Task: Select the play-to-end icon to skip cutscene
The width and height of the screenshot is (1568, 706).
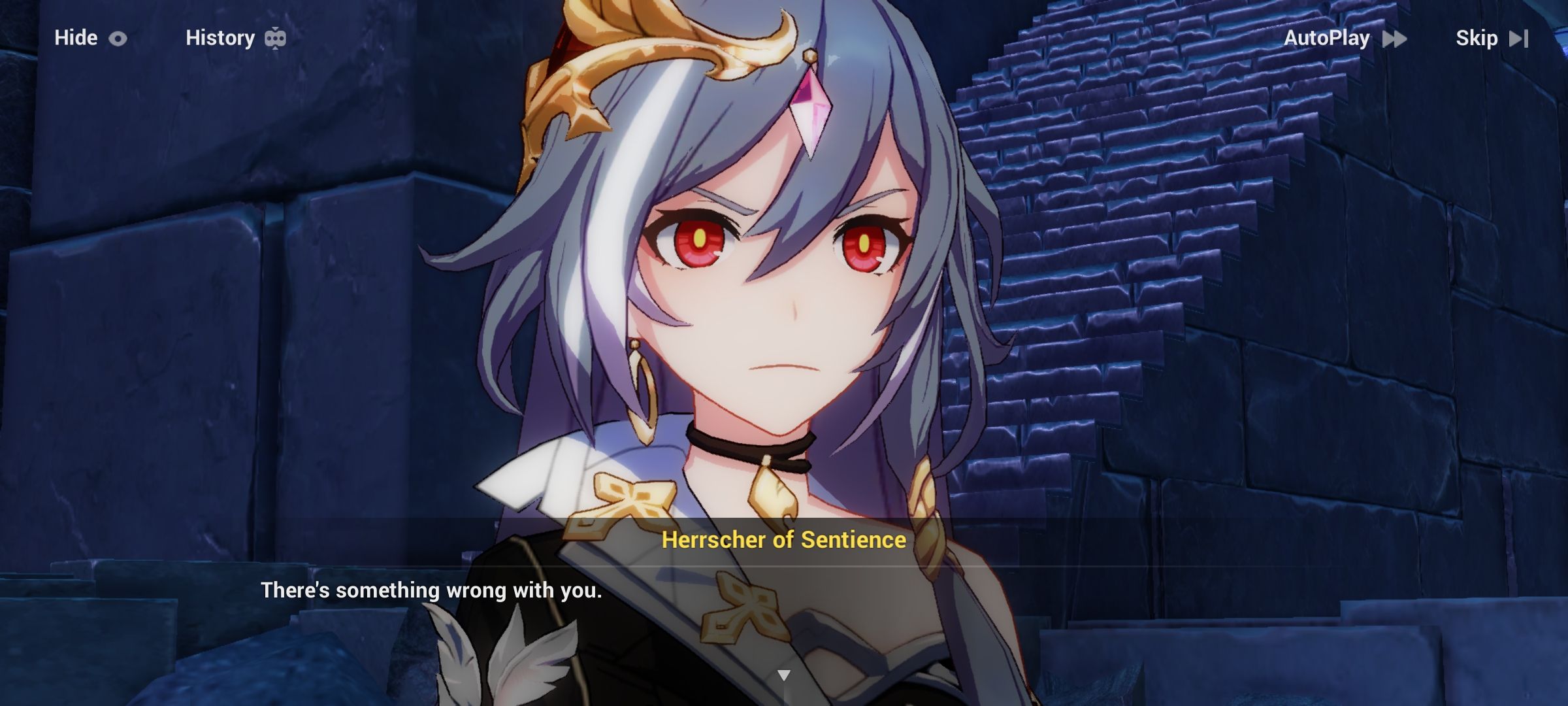Action: (1519, 38)
